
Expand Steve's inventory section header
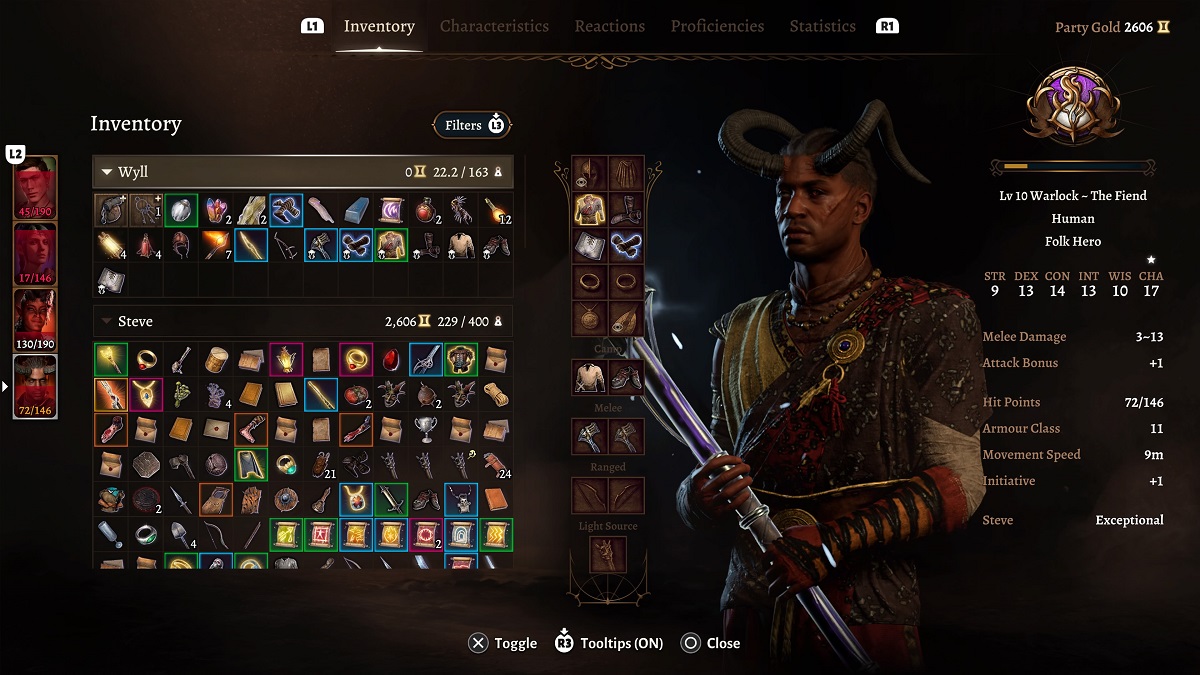(107, 322)
